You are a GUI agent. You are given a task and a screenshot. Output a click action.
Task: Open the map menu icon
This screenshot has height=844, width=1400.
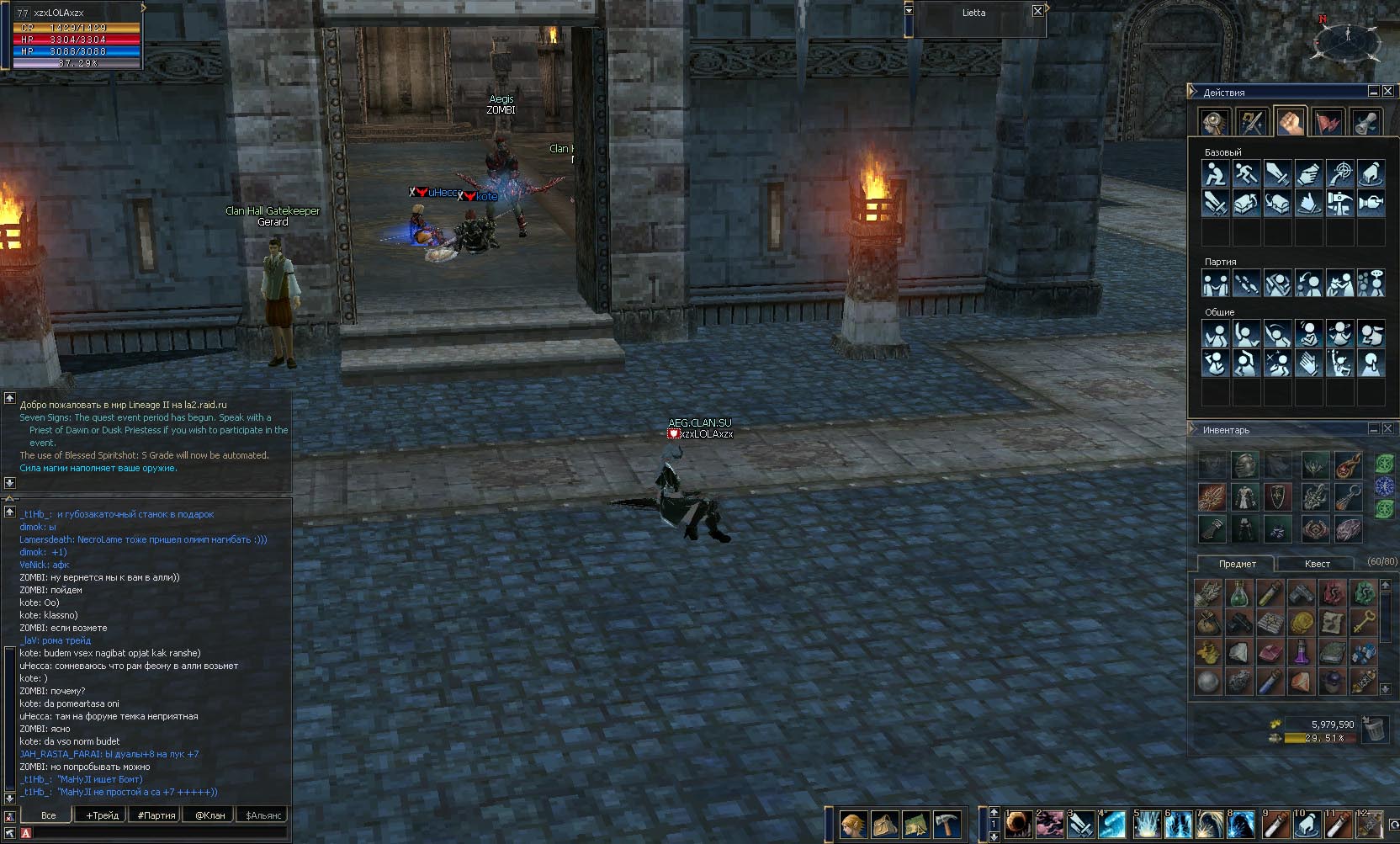click(x=915, y=824)
